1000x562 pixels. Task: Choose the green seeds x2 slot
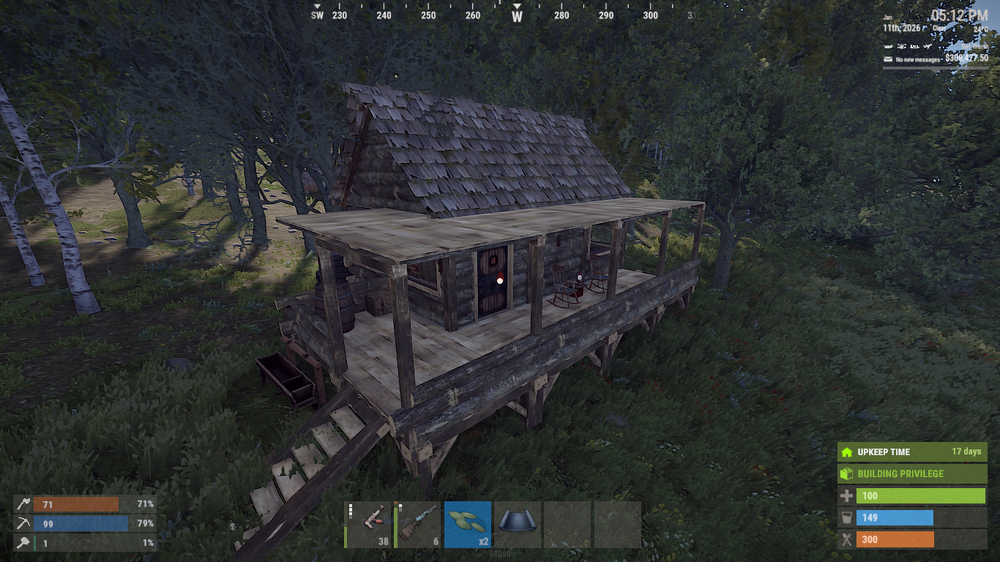[x=467, y=524]
